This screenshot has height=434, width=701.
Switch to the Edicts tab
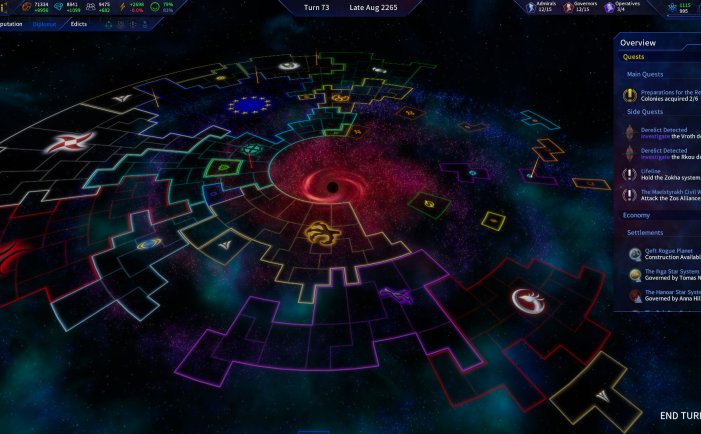[x=79, y=23]
